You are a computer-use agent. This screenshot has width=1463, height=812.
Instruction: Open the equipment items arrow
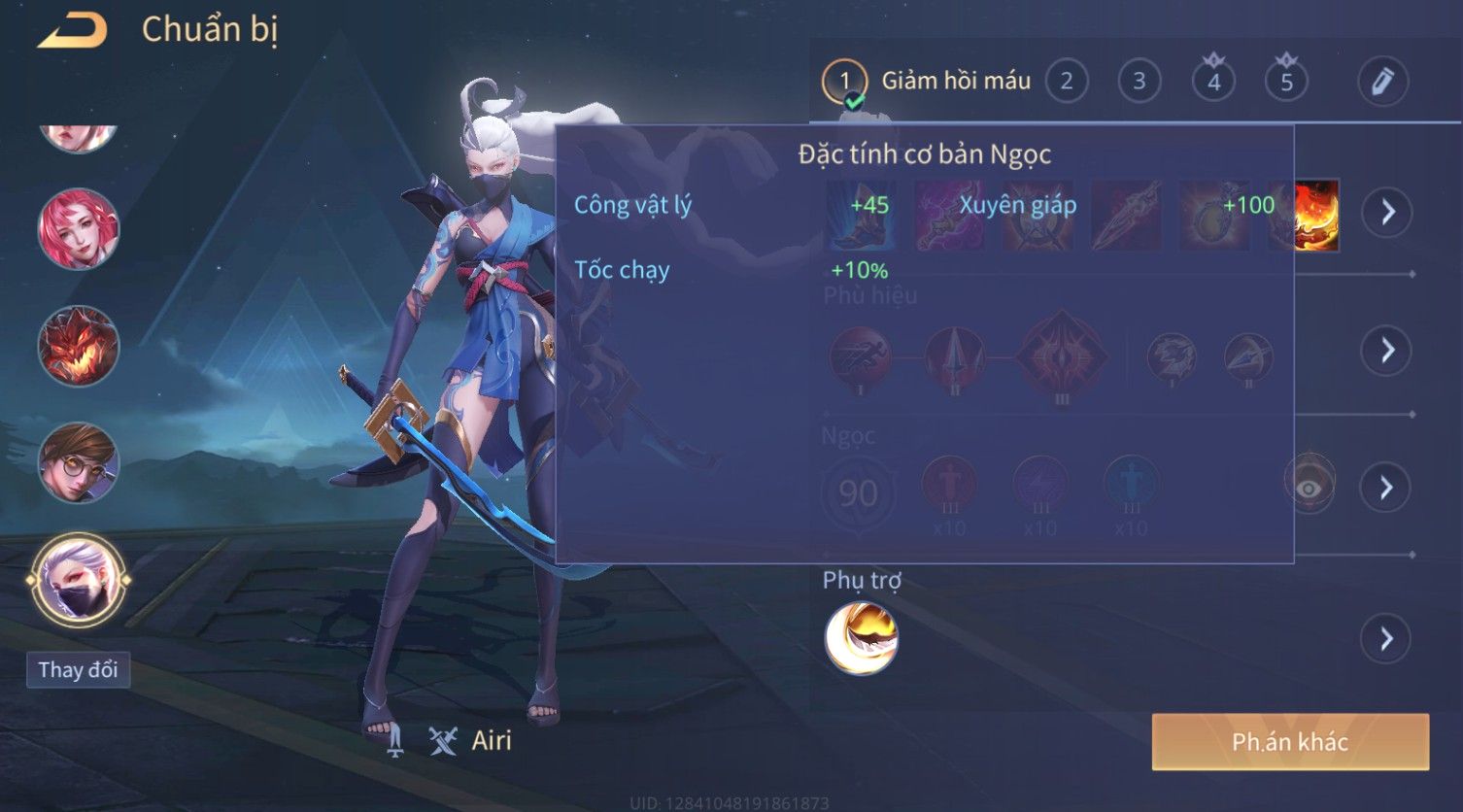click(x=1387, y=212)
